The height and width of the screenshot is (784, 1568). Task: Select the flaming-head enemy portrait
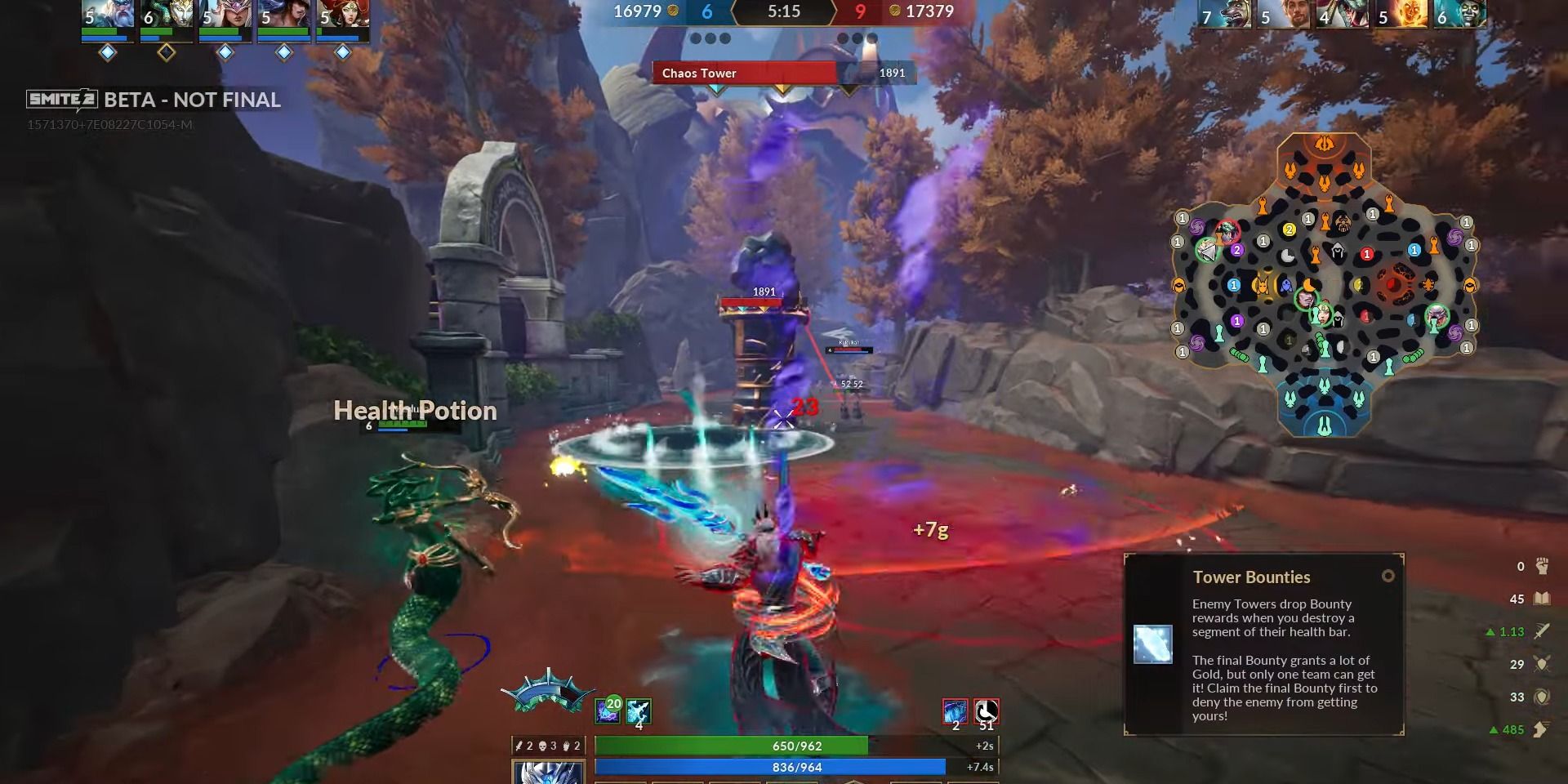pyautogui.click(x=1401, y=14)
